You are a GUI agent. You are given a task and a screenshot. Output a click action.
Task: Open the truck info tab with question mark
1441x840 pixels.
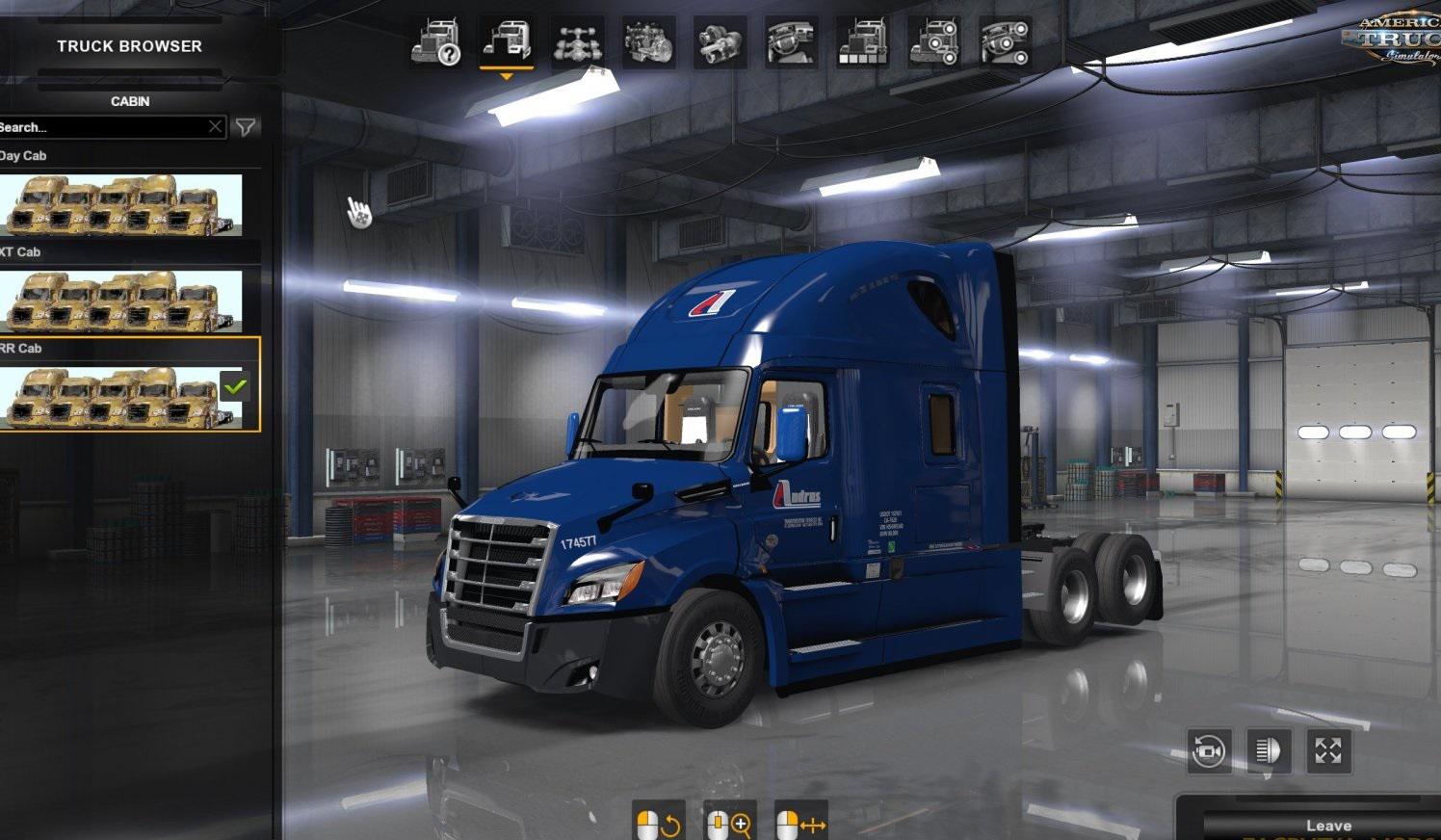coord(435,43)
